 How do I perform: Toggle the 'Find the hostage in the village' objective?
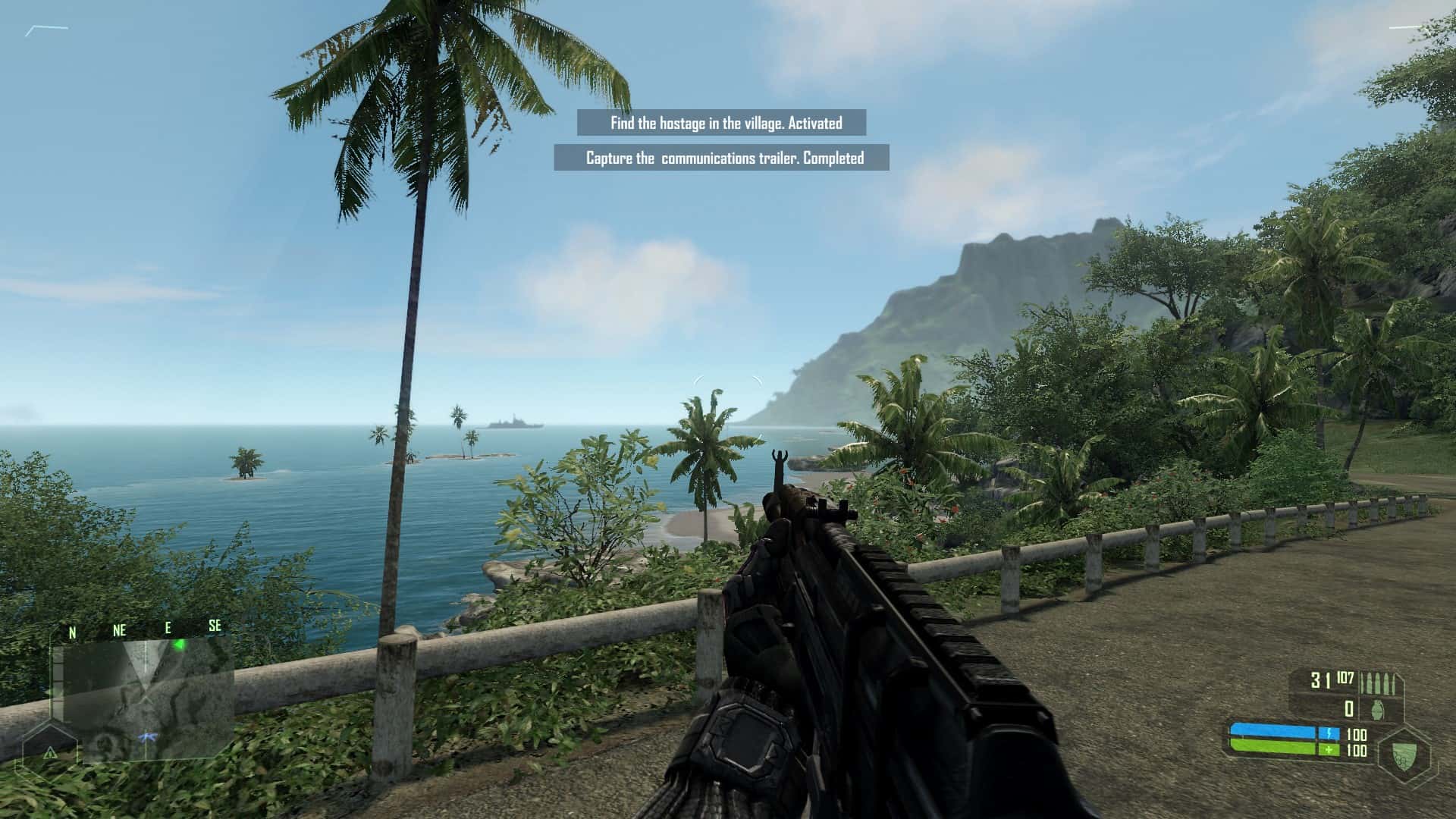tap(723, 121)
